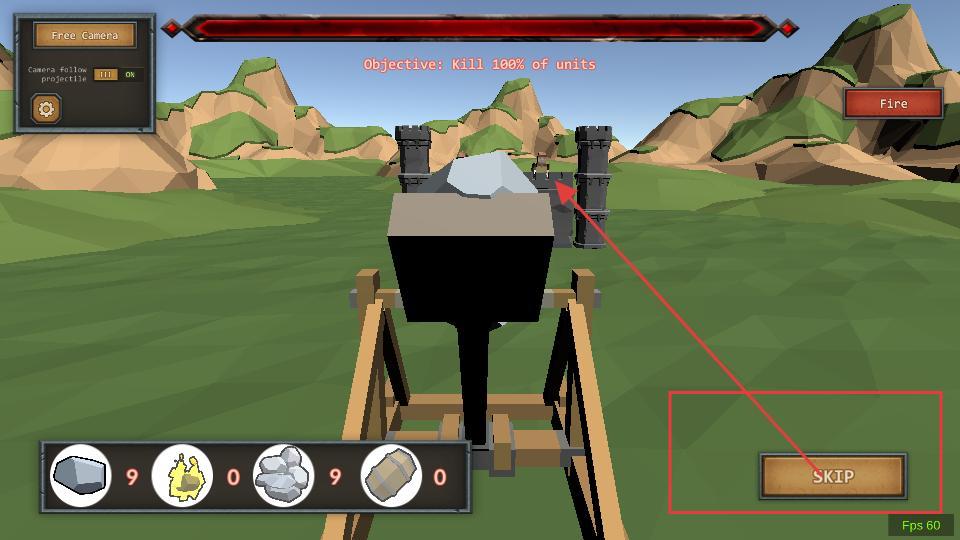The height and width of the screenshot is (540, 960).
Task: Open settings with the gear icon
Action: (46, 108)
